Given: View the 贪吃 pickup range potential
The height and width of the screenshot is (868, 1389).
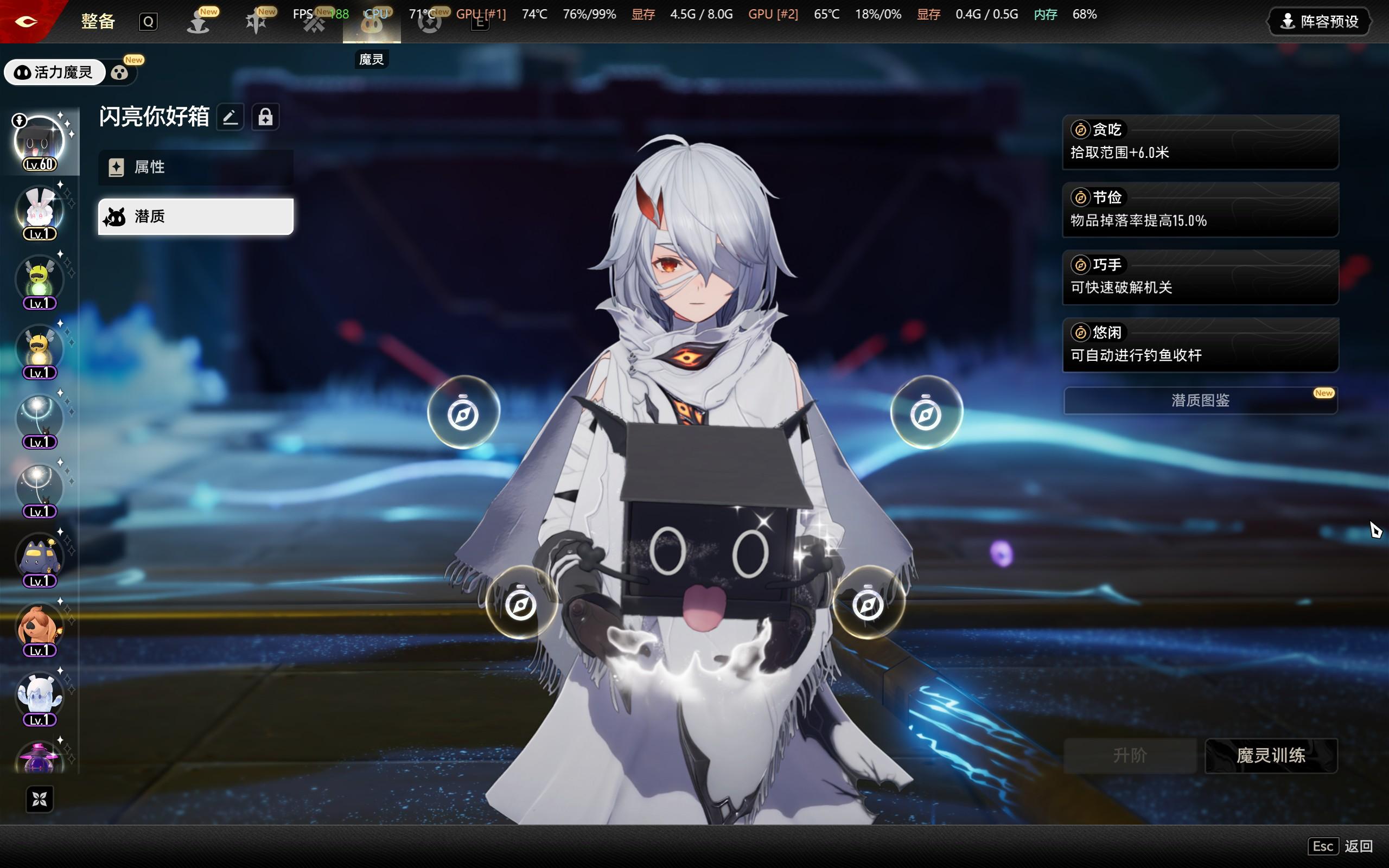Looking at the screenshot, I should click(x=1200, y=142).
